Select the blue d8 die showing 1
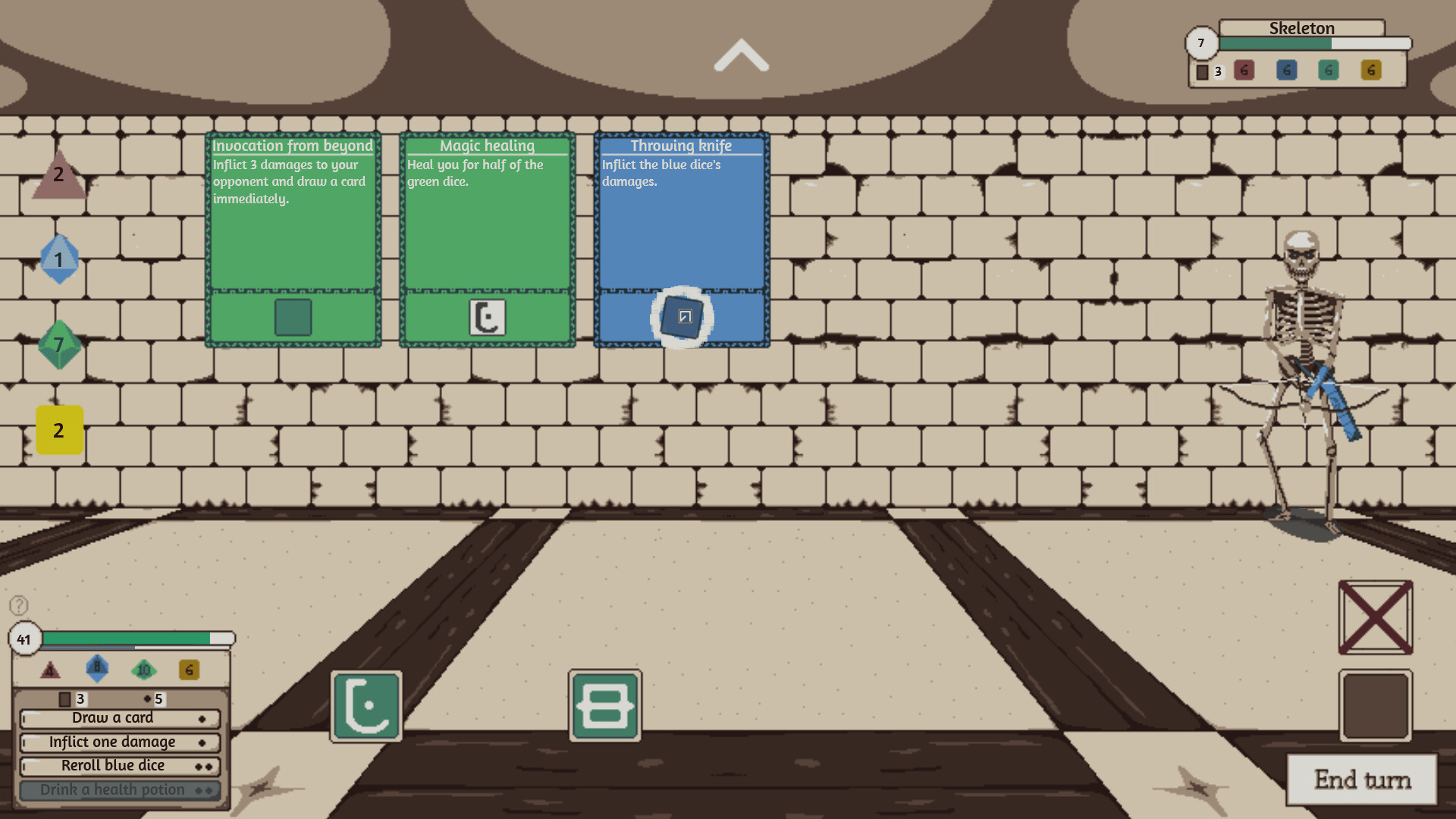Viewport: 1456px width, 819px height. point(60,260)
